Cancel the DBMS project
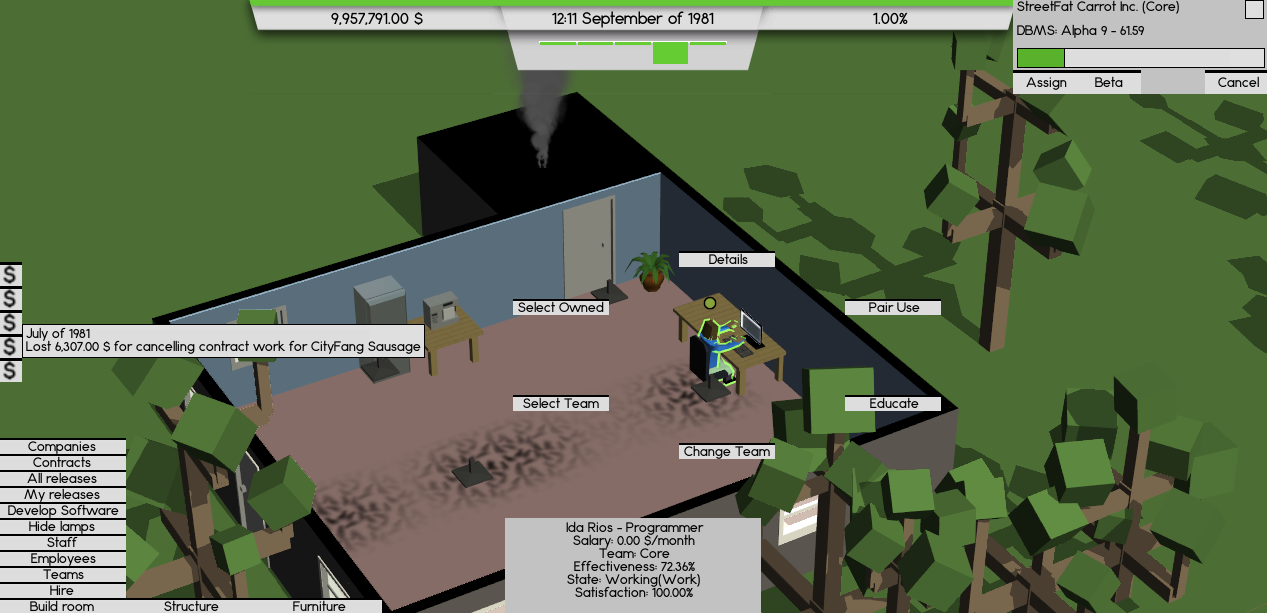Screen dimensions: 1267x613 click(1238, 83)
